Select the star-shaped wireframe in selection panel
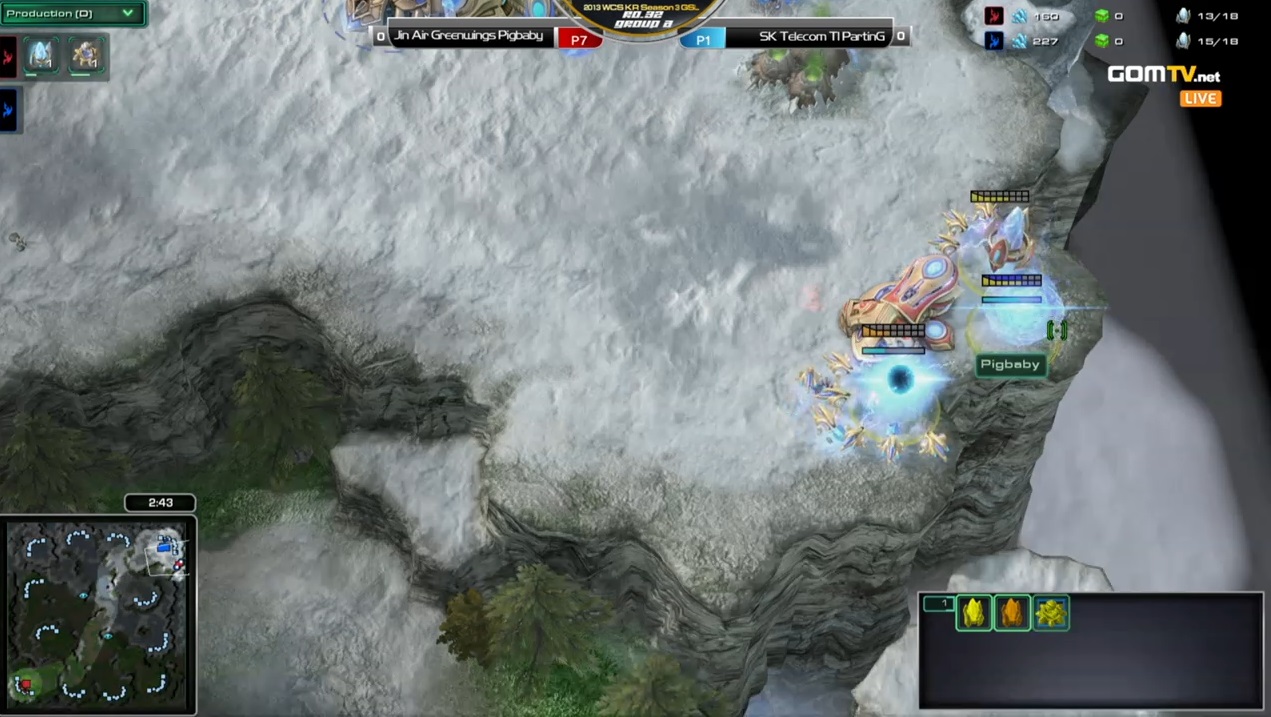 [x=1051, y=613]
